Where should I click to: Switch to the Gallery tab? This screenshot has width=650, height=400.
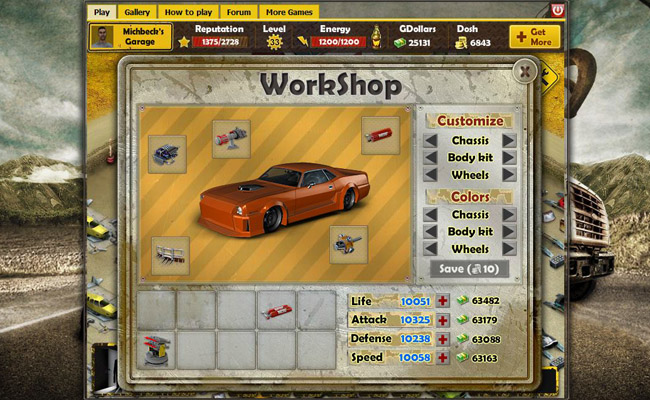point(136,12)
